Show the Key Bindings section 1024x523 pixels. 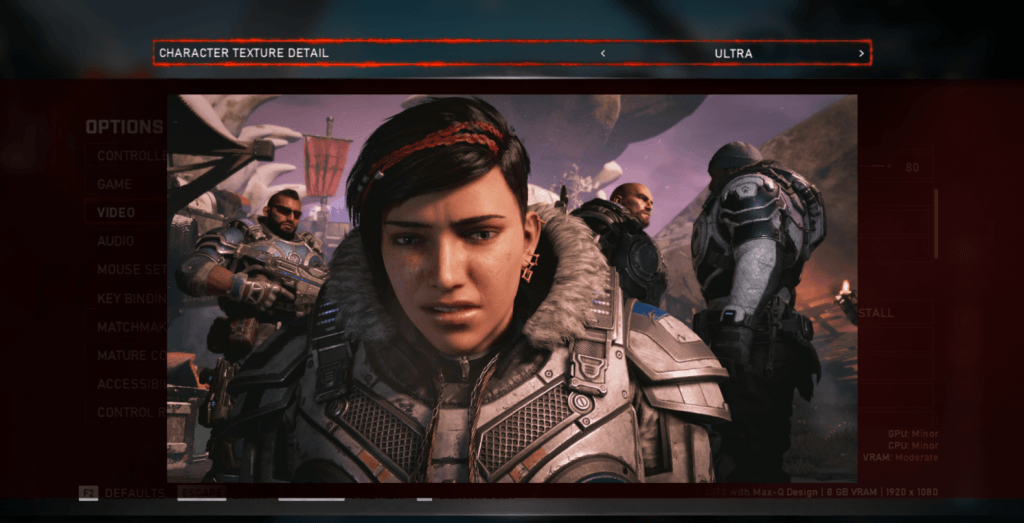130,299
